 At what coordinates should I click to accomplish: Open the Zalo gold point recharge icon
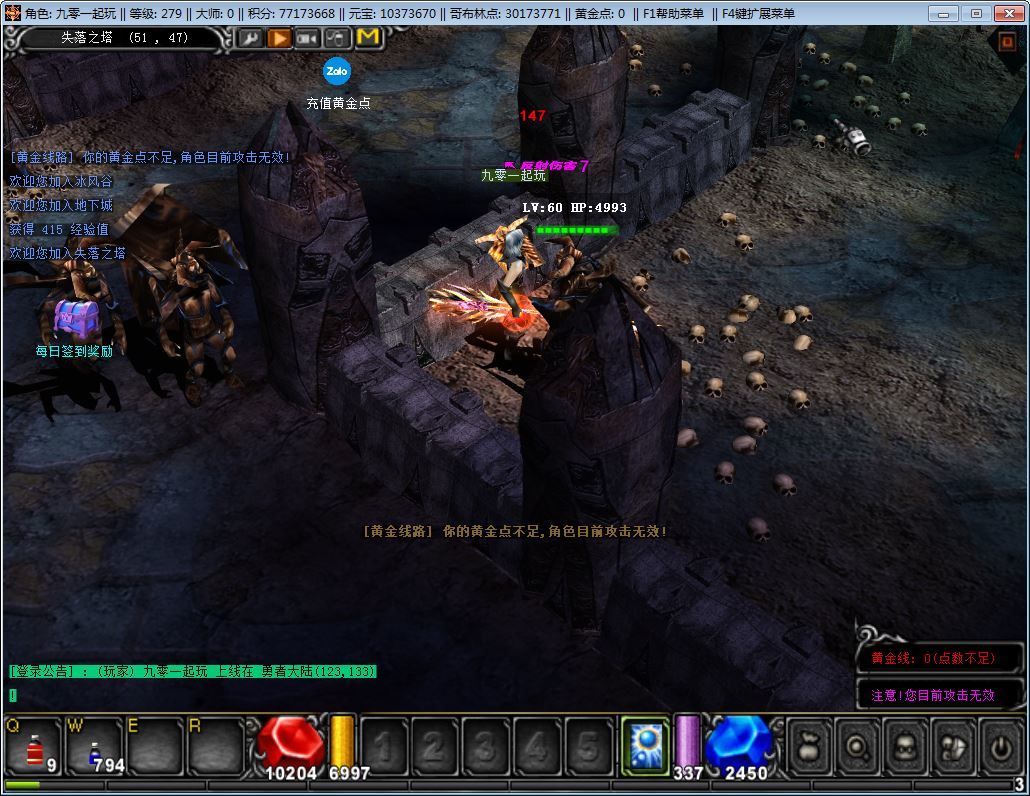[x=337, y=72]
